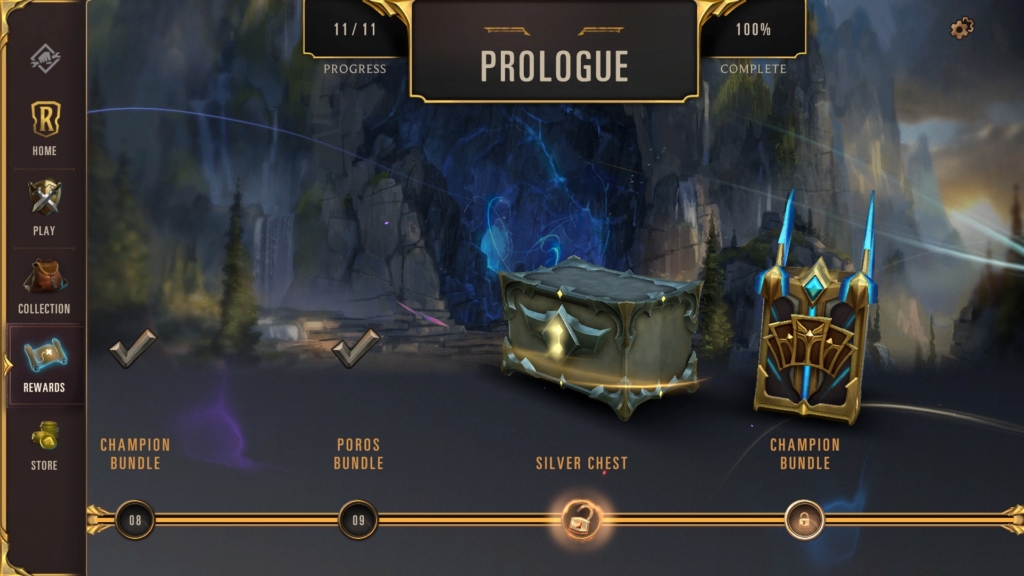Viewport: 1024px width, 576px height.
Task: Click the Prologue title banner
Action: (x=554, y=64)
